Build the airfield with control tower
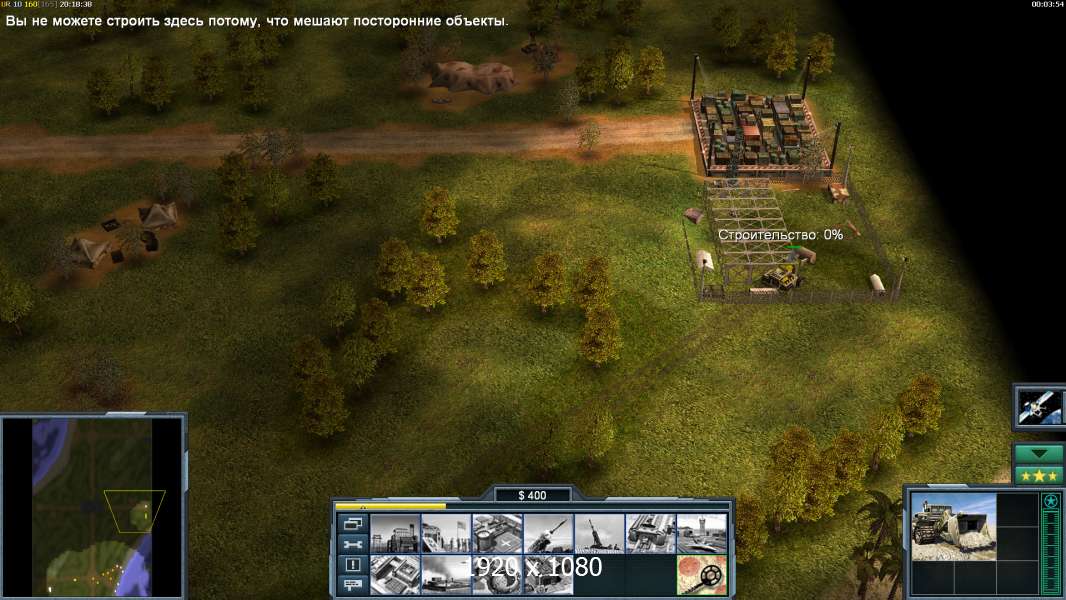This screenshot has width=1066, height=600. (701, 534)
